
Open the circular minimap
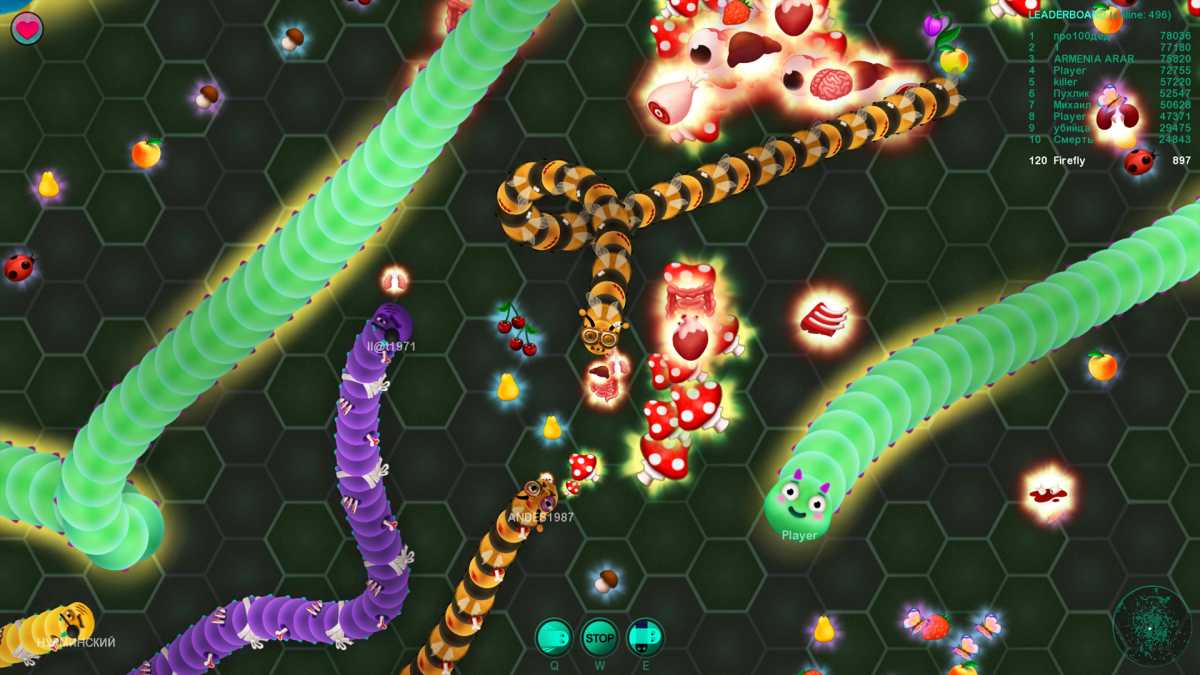1152,626
